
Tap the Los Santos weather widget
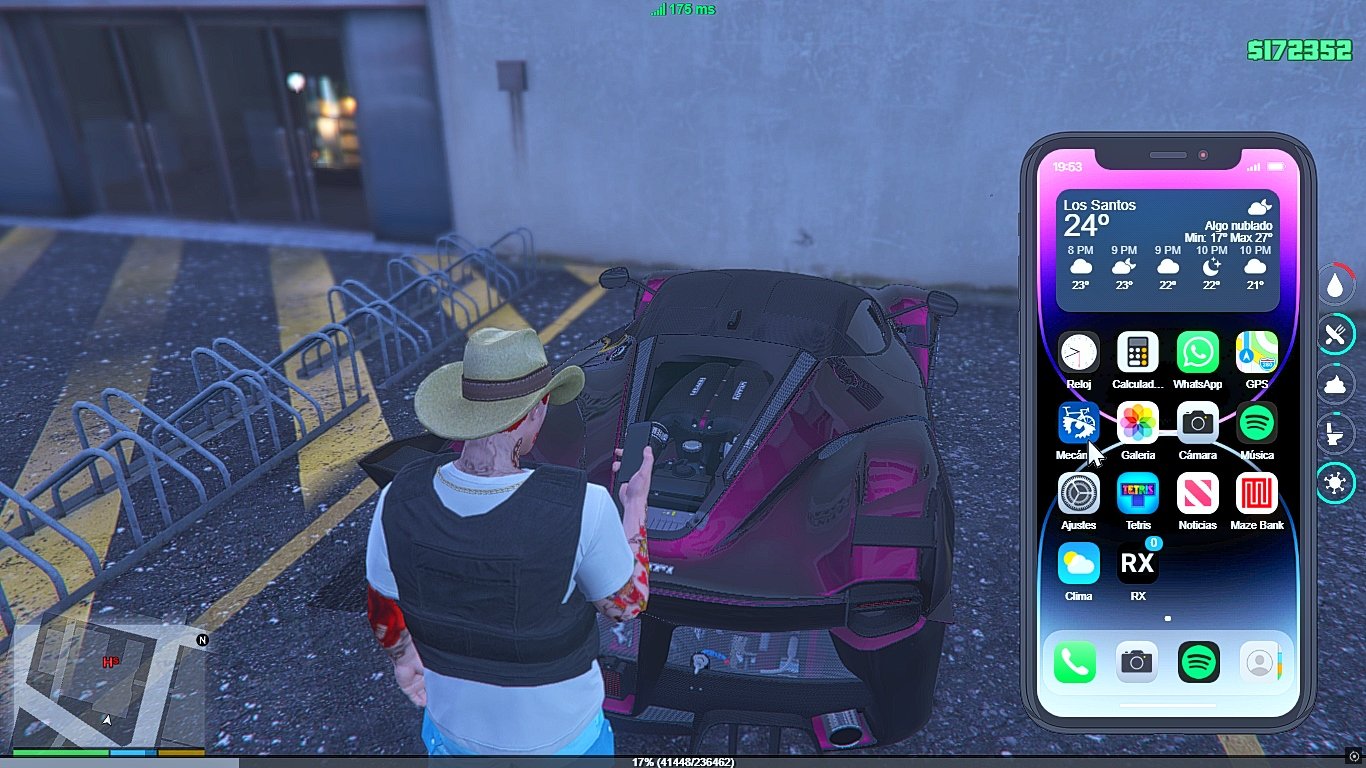tap(1167, 250)
